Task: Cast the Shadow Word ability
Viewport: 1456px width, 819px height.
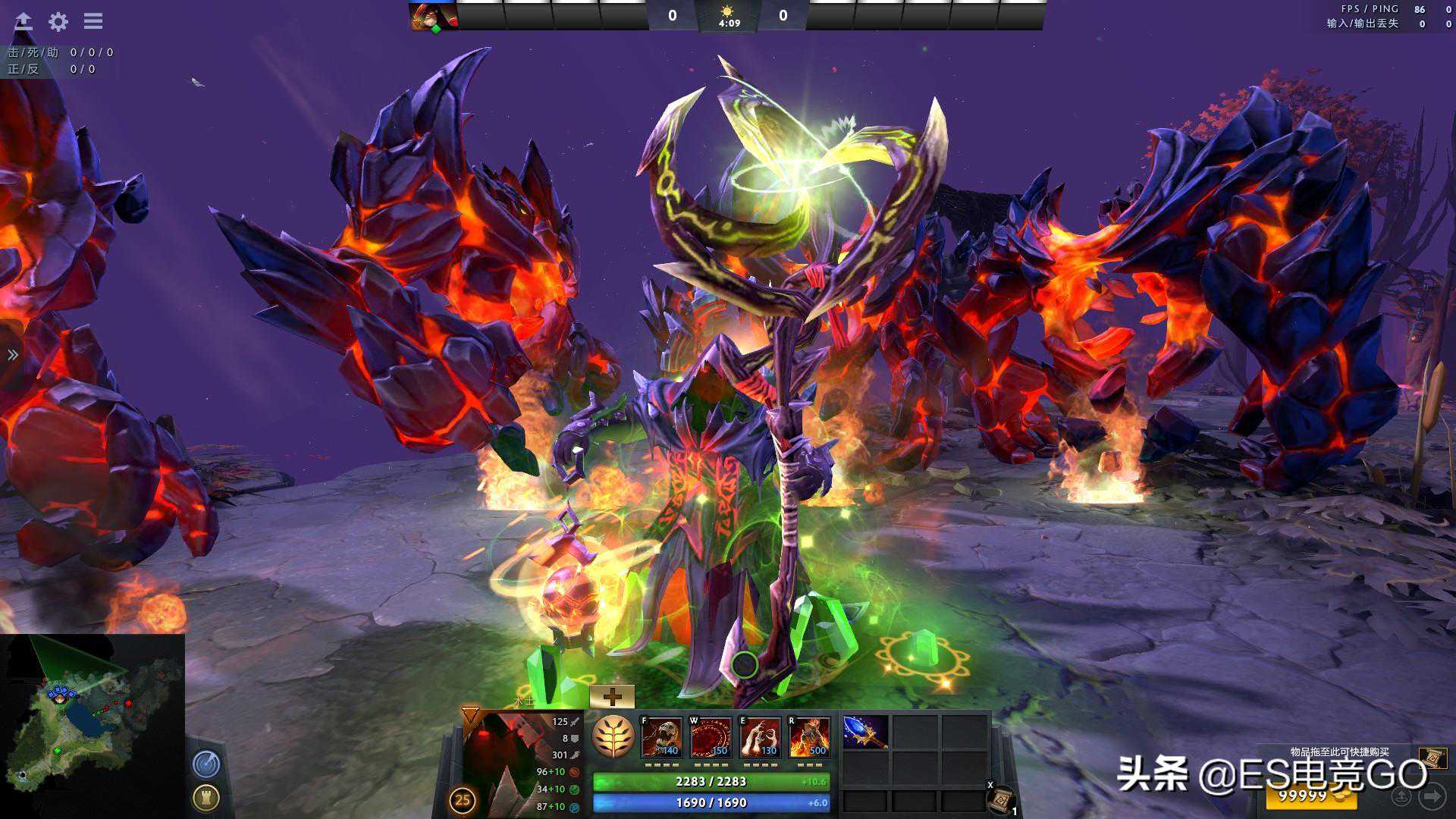Action: point(711,737)
